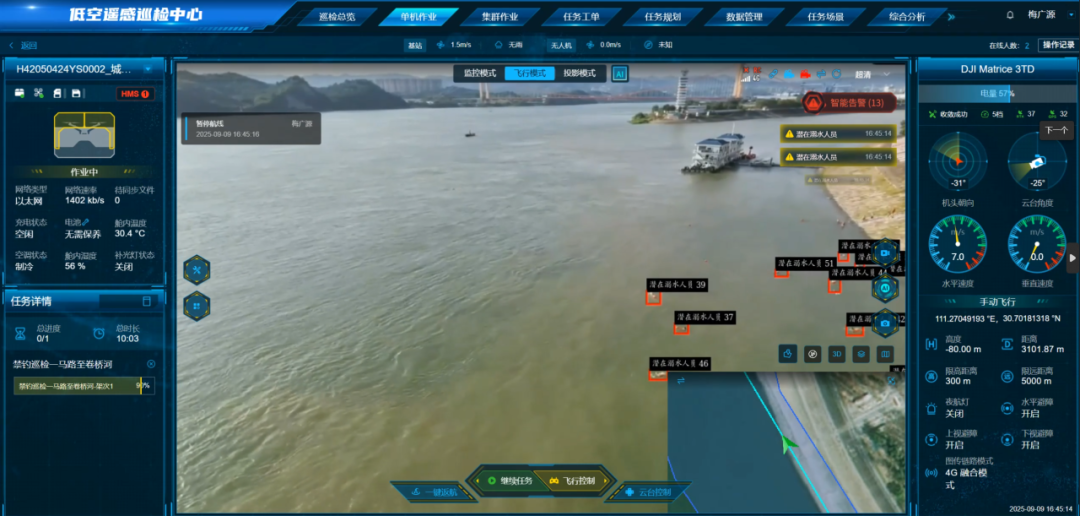Click the 操作记录 button
The height and width of the screenshot is (516, 1080).
(x=1057, y=45)
